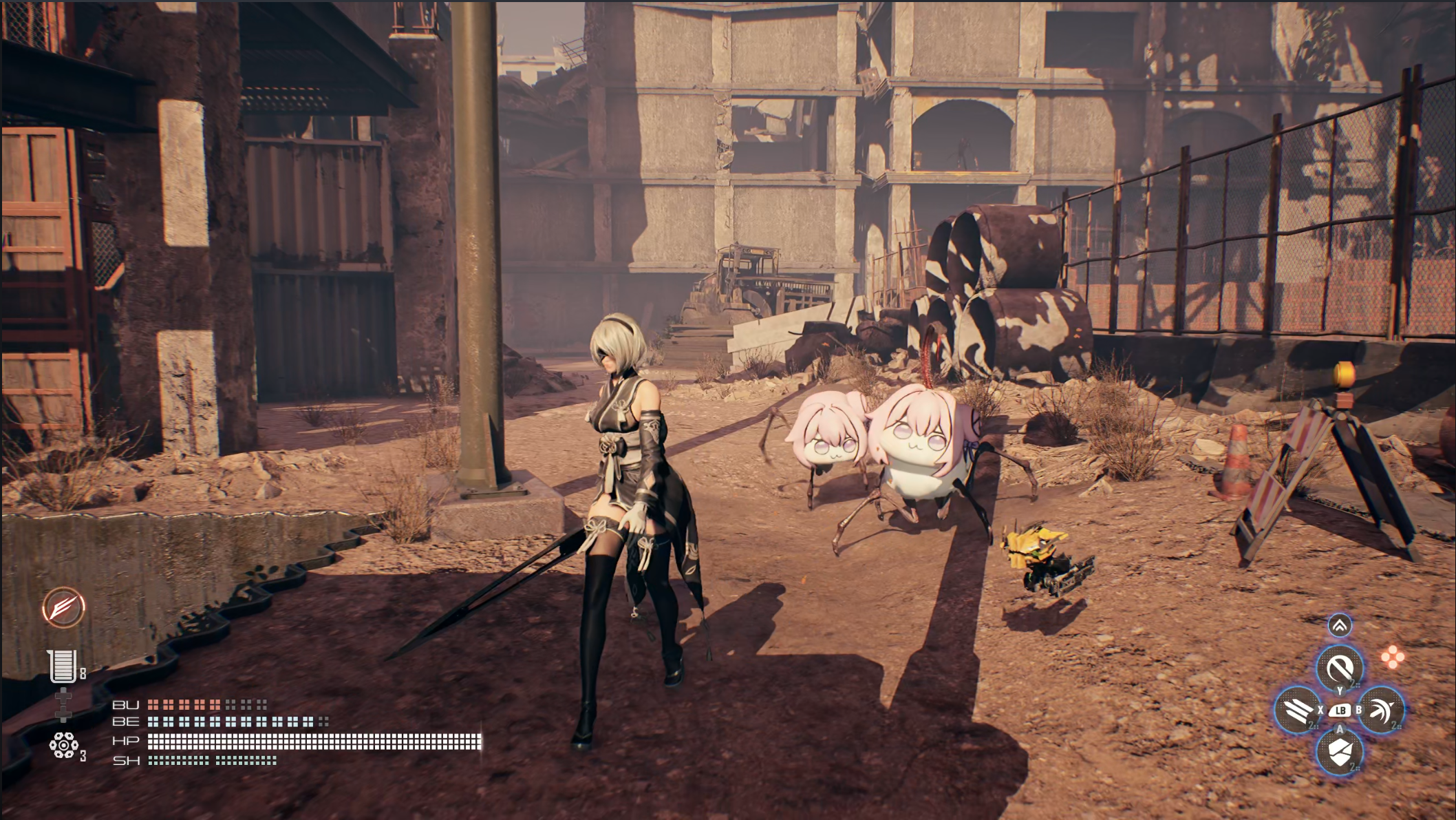This screenshot has width=1456, height=820.
Task: Trigger the triple-blade Beta skill
Action: coord(1297,710)
